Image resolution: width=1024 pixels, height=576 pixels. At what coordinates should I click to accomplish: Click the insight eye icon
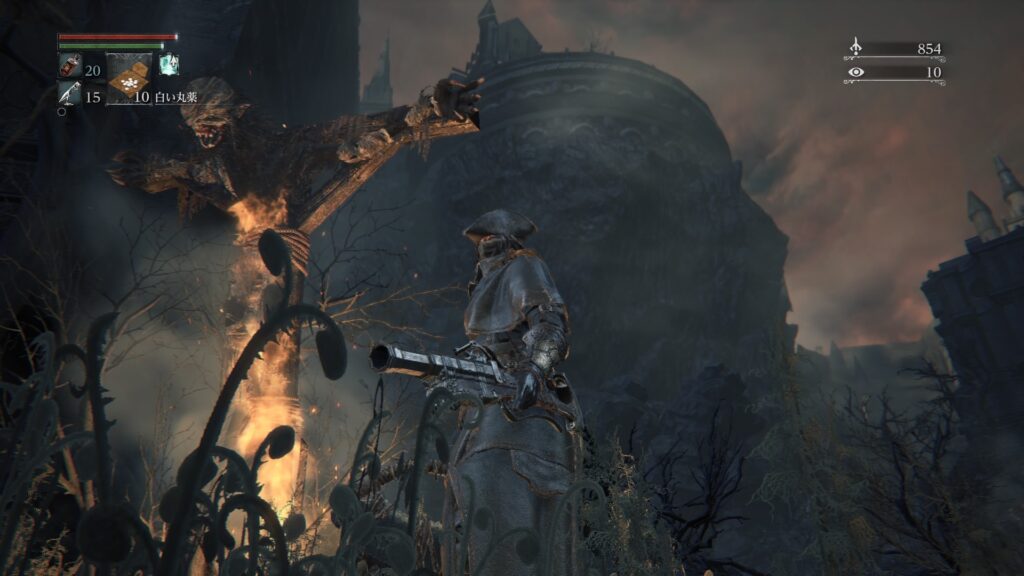pos(855,72)
